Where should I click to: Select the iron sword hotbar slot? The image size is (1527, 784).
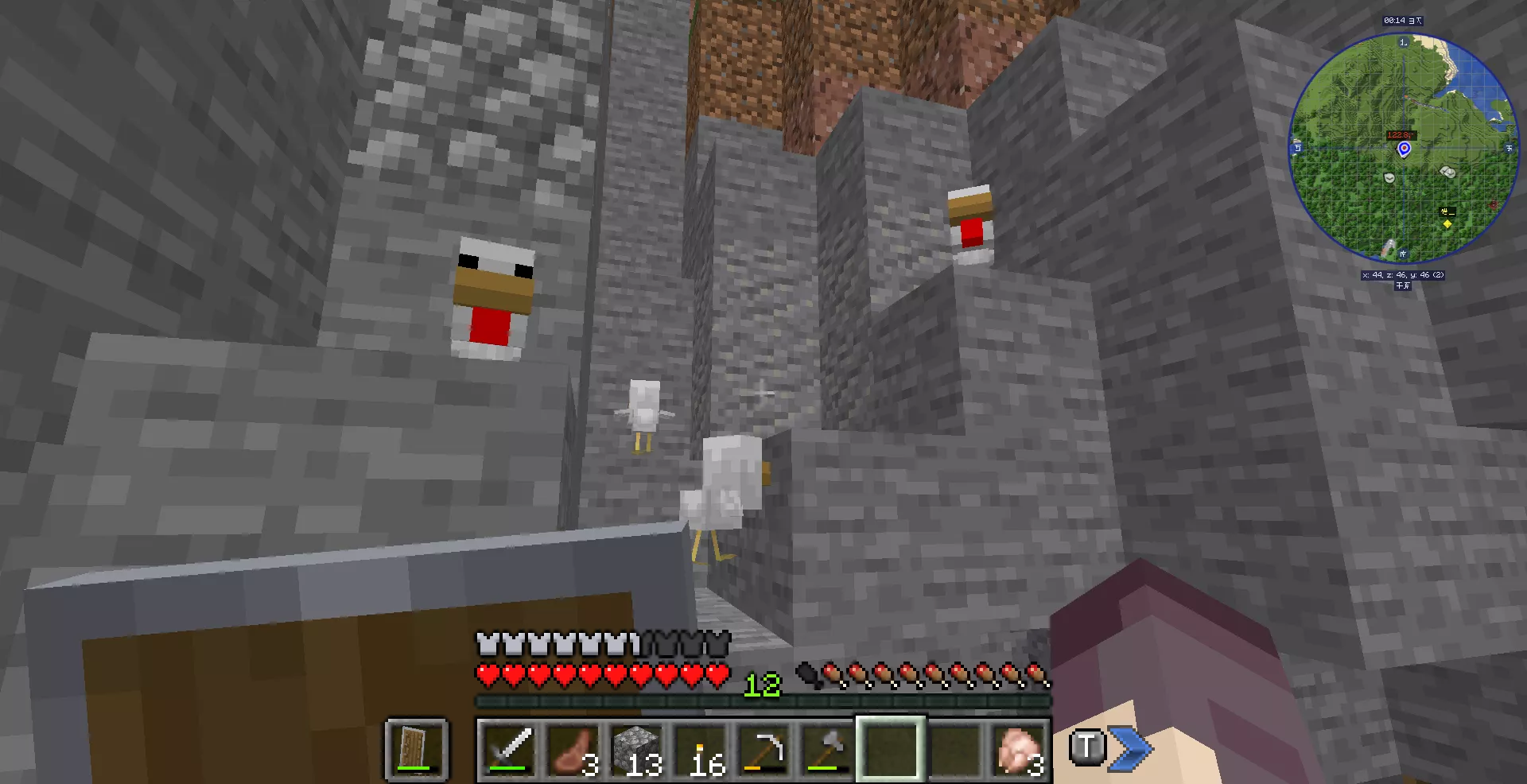[x=509, y=749]
